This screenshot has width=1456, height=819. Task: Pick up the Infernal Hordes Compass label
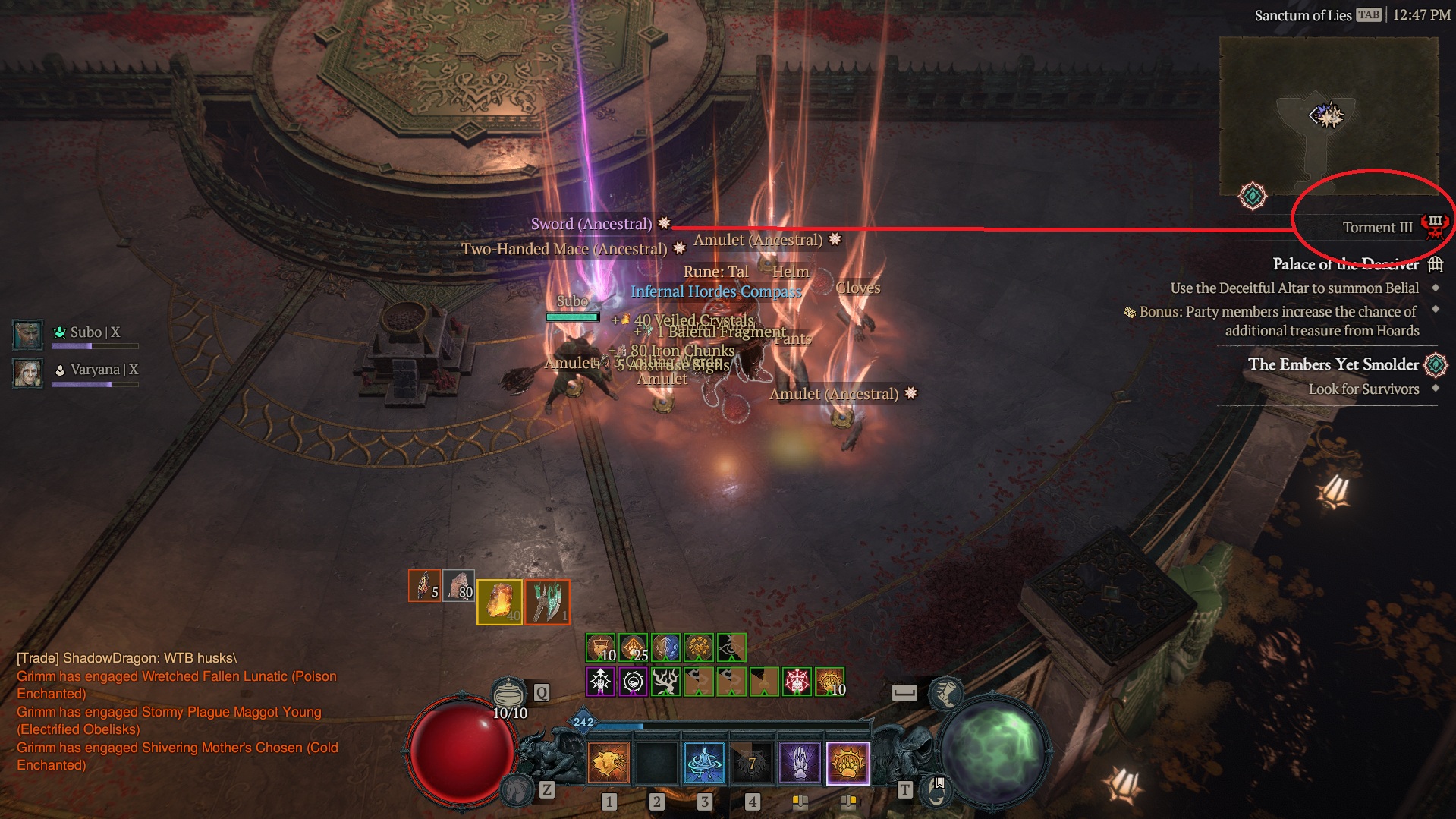(x=715, y=291)
